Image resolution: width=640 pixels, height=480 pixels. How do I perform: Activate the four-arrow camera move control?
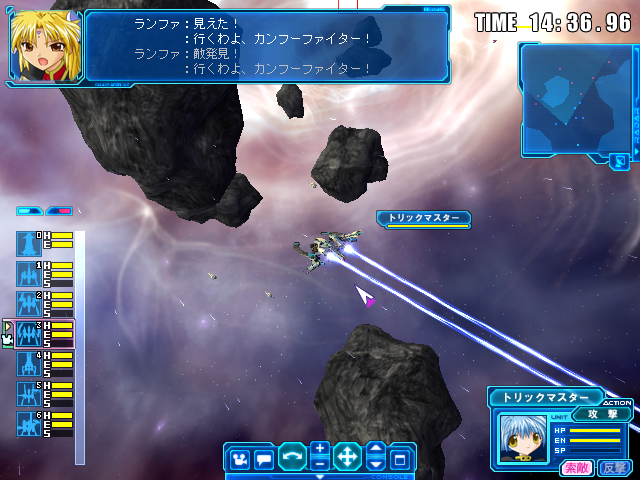347,460
